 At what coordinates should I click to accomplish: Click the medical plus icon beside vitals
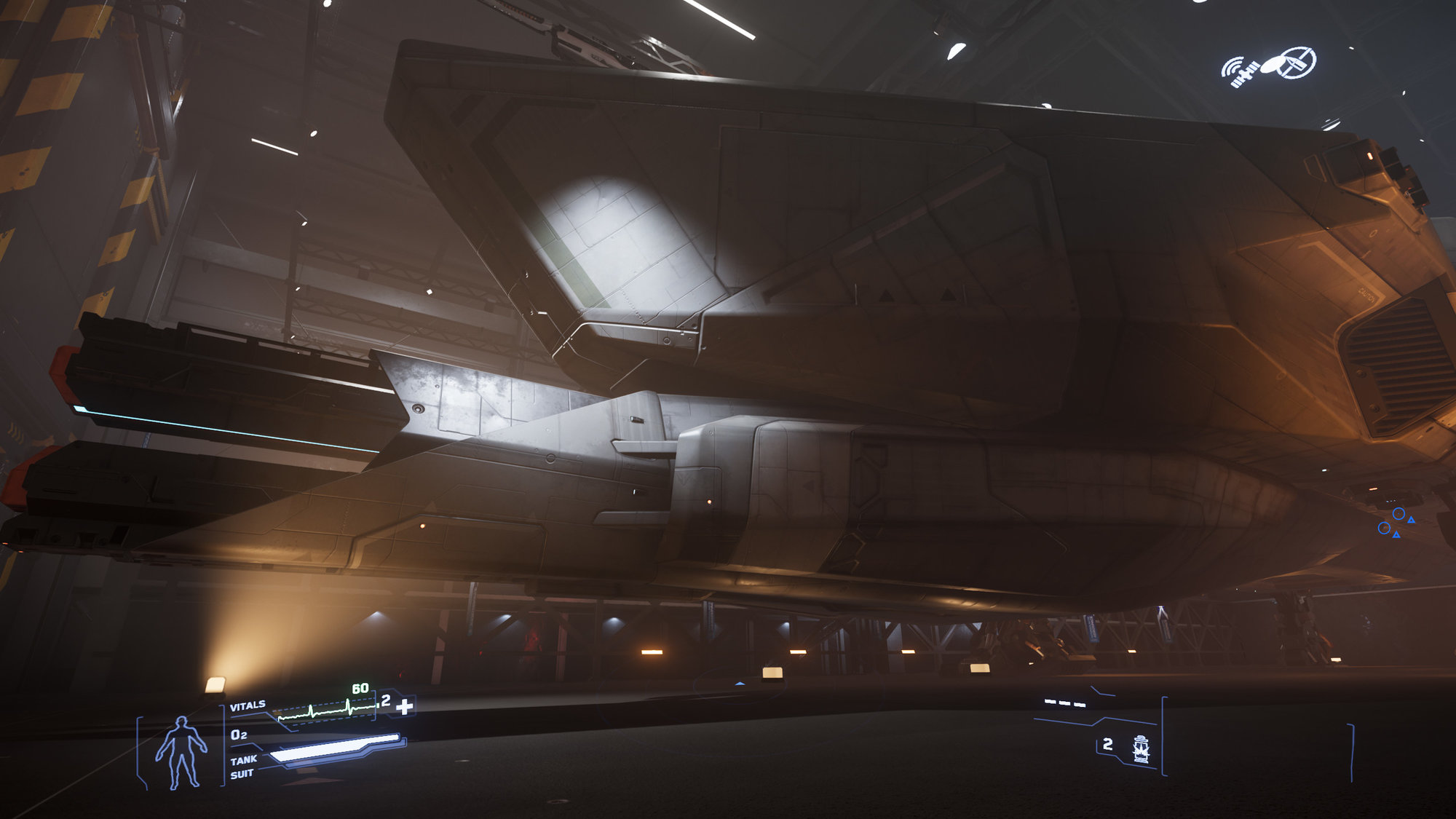coord(405,705)
